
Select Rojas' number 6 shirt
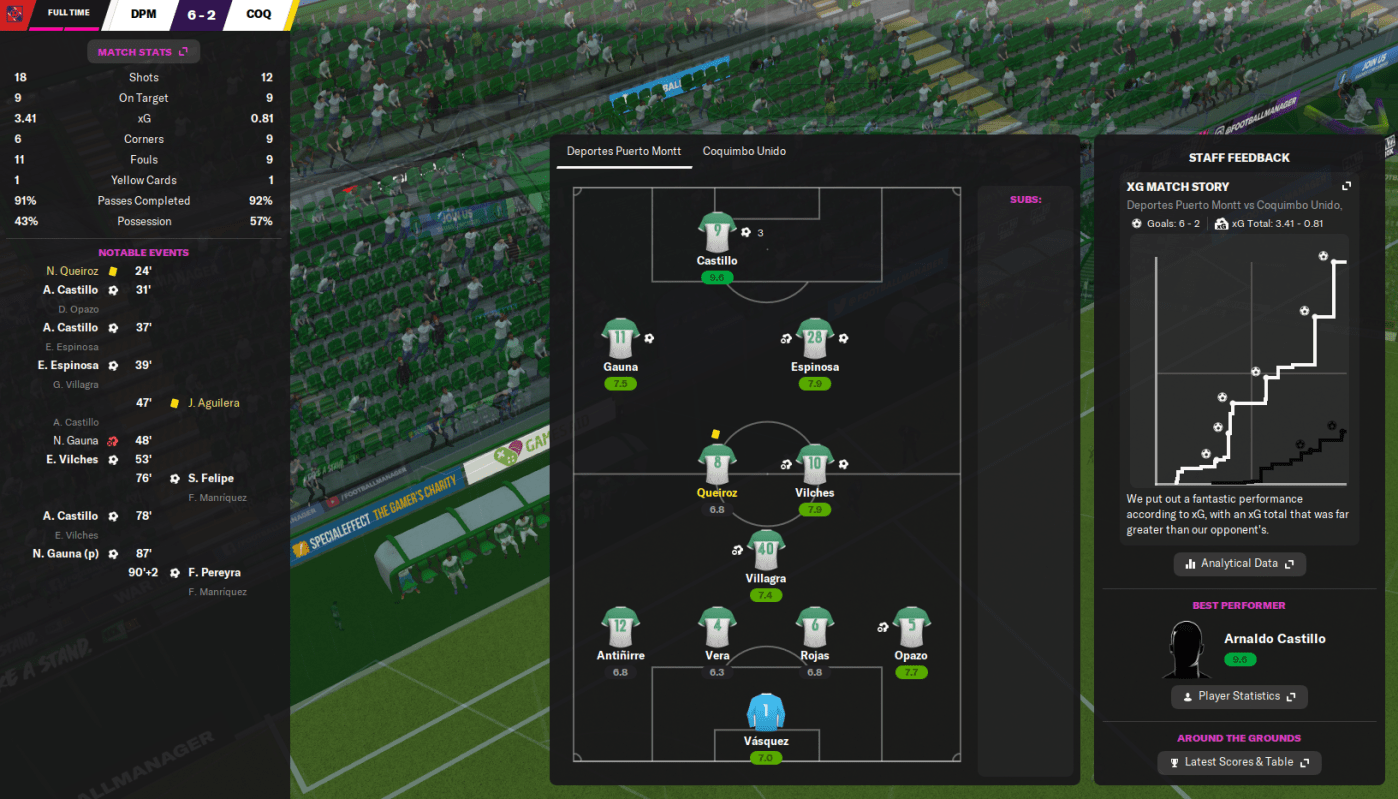coord(814,627)
